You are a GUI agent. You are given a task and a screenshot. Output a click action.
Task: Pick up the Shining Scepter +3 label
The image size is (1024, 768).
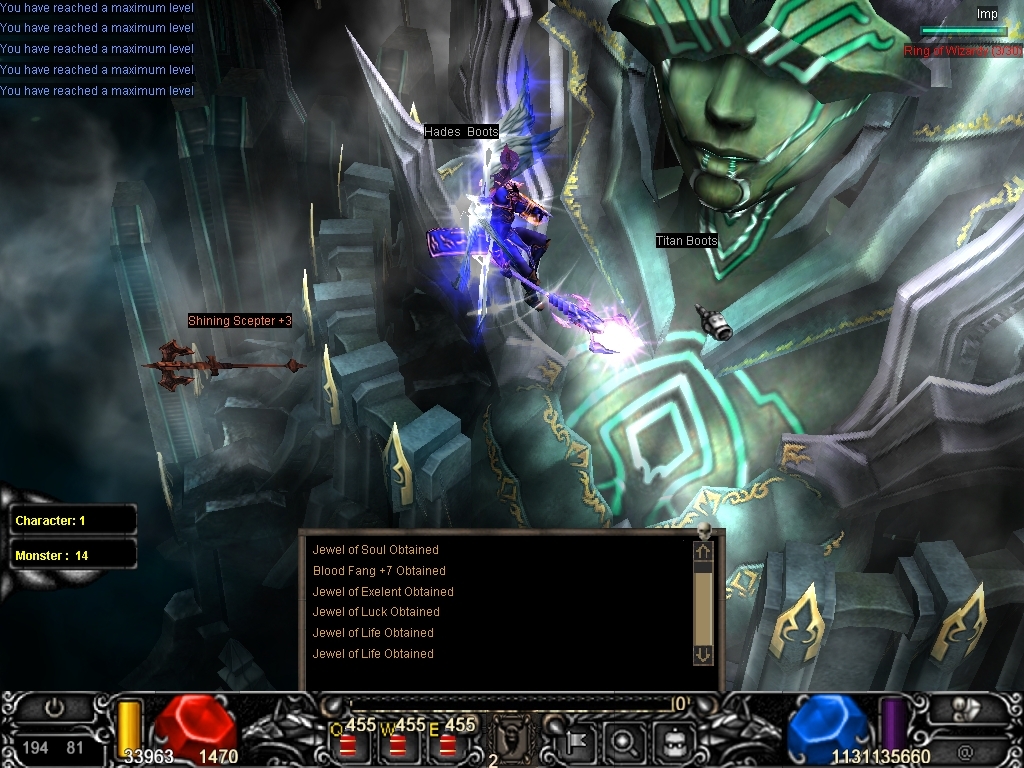[240, 321]
